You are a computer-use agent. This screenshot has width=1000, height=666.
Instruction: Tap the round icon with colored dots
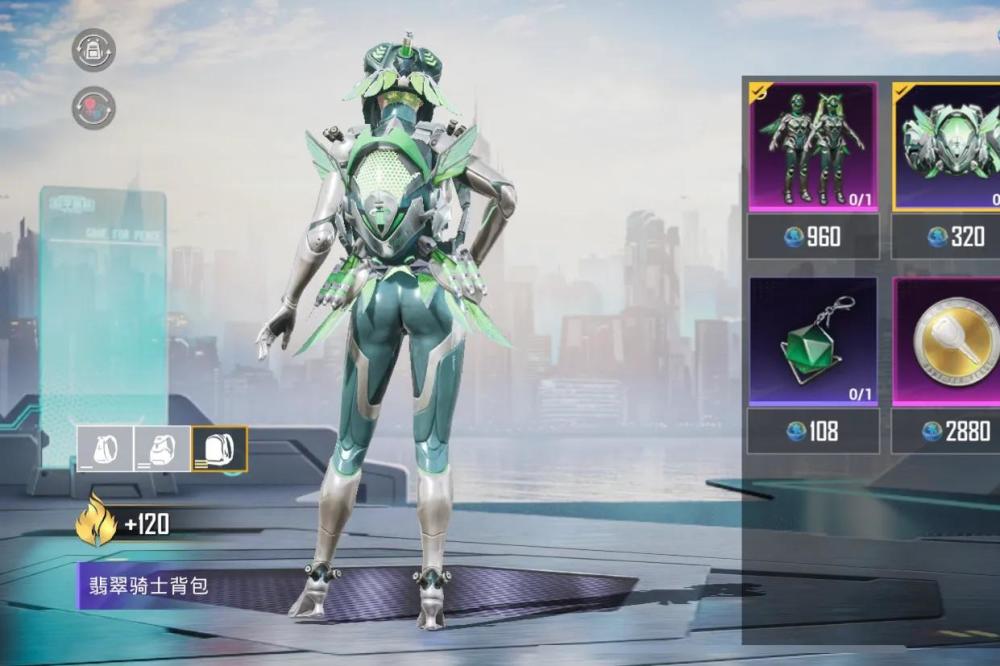click(93, 108)
